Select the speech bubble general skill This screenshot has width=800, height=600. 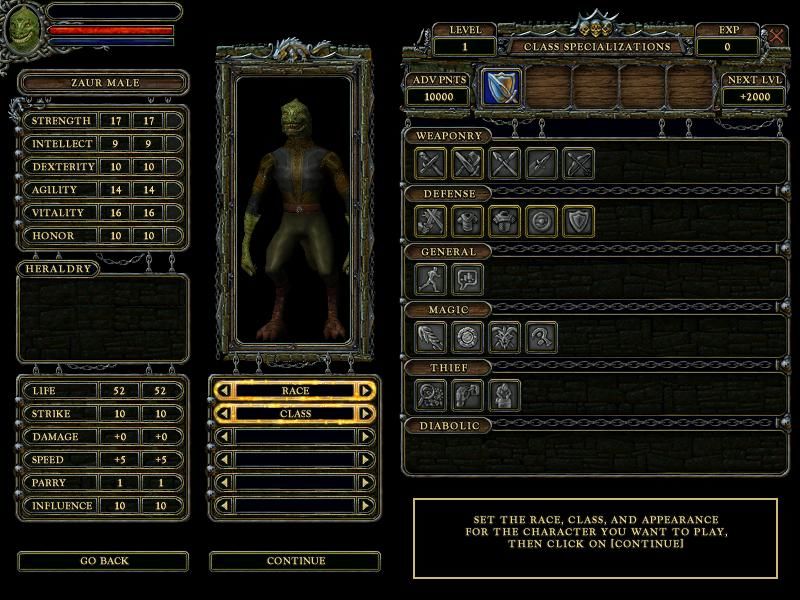(x=468, y=278)
